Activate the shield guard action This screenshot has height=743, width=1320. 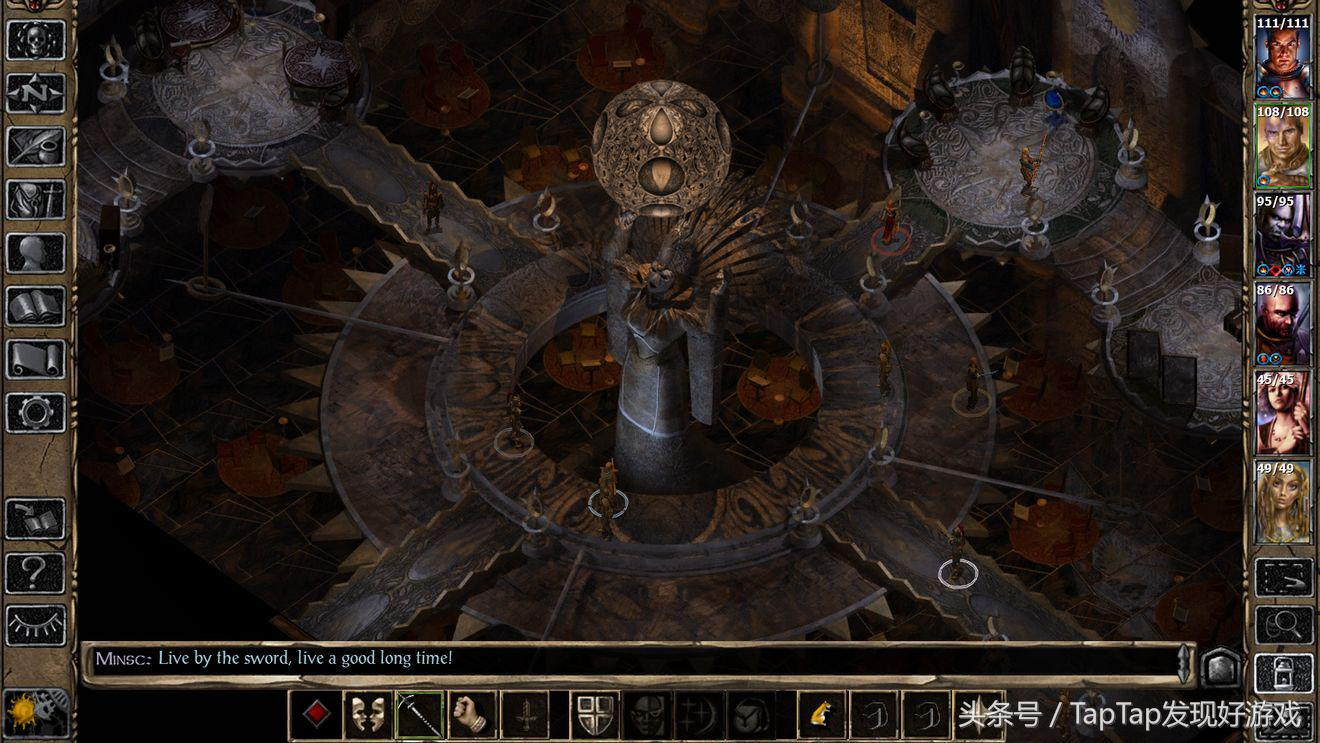594,714
